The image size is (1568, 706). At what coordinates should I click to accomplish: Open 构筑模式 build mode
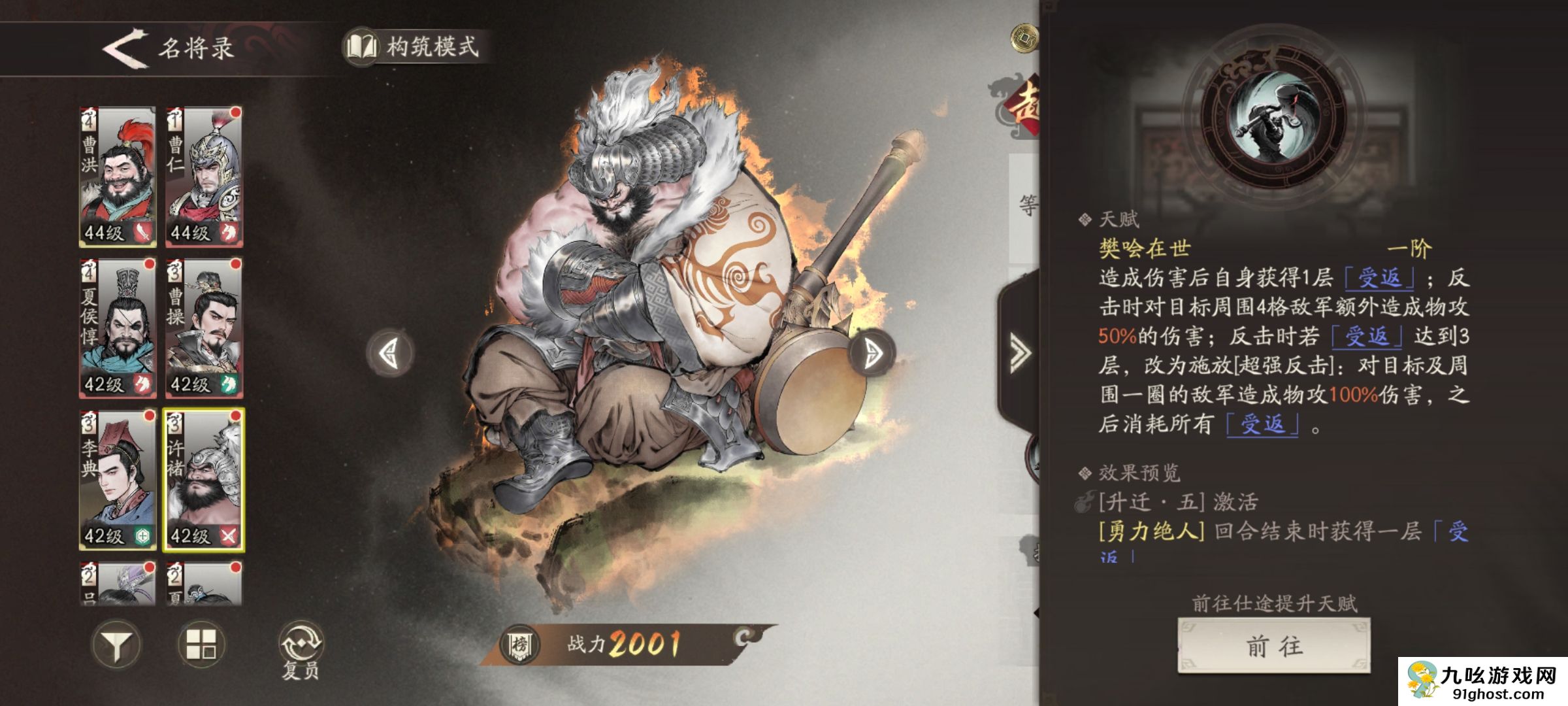pyautogui.click(x=416, y=48)
